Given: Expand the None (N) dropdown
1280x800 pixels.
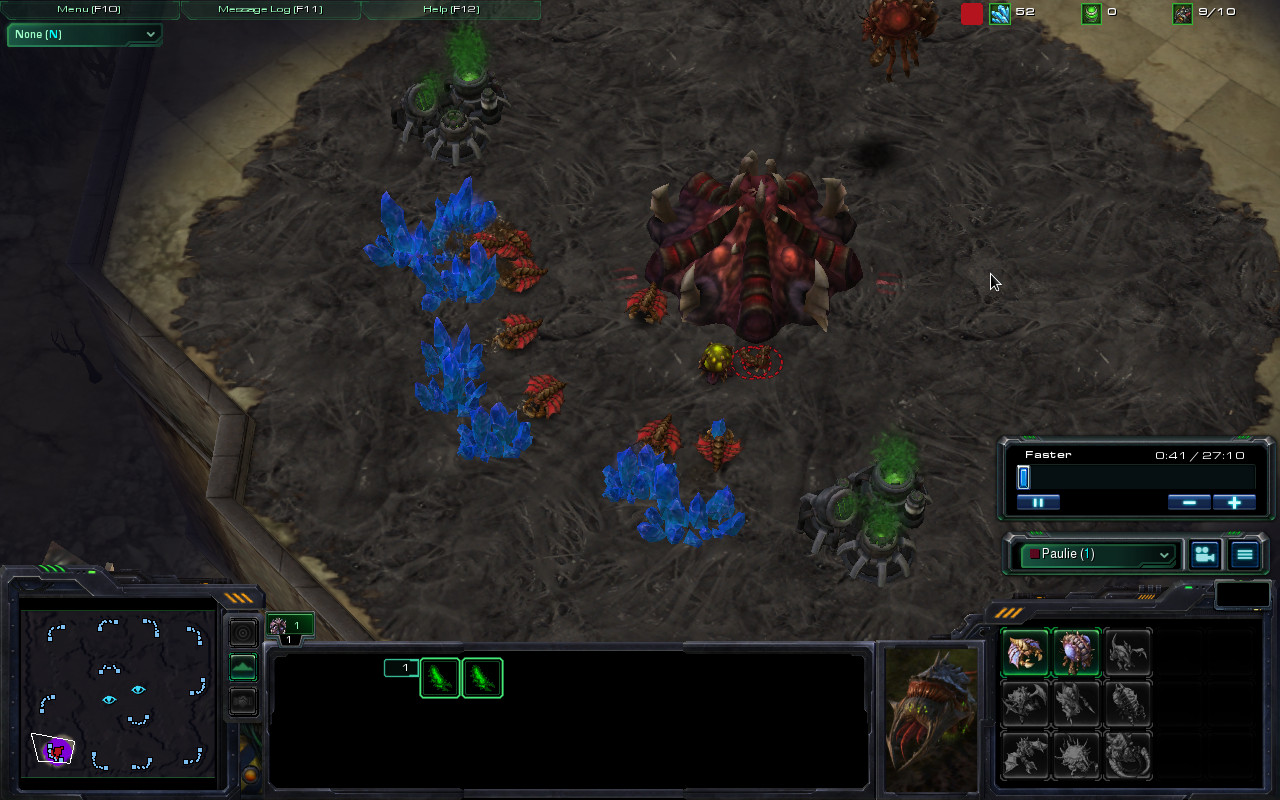Looking at the screenshot, I should tap(85, 34).
